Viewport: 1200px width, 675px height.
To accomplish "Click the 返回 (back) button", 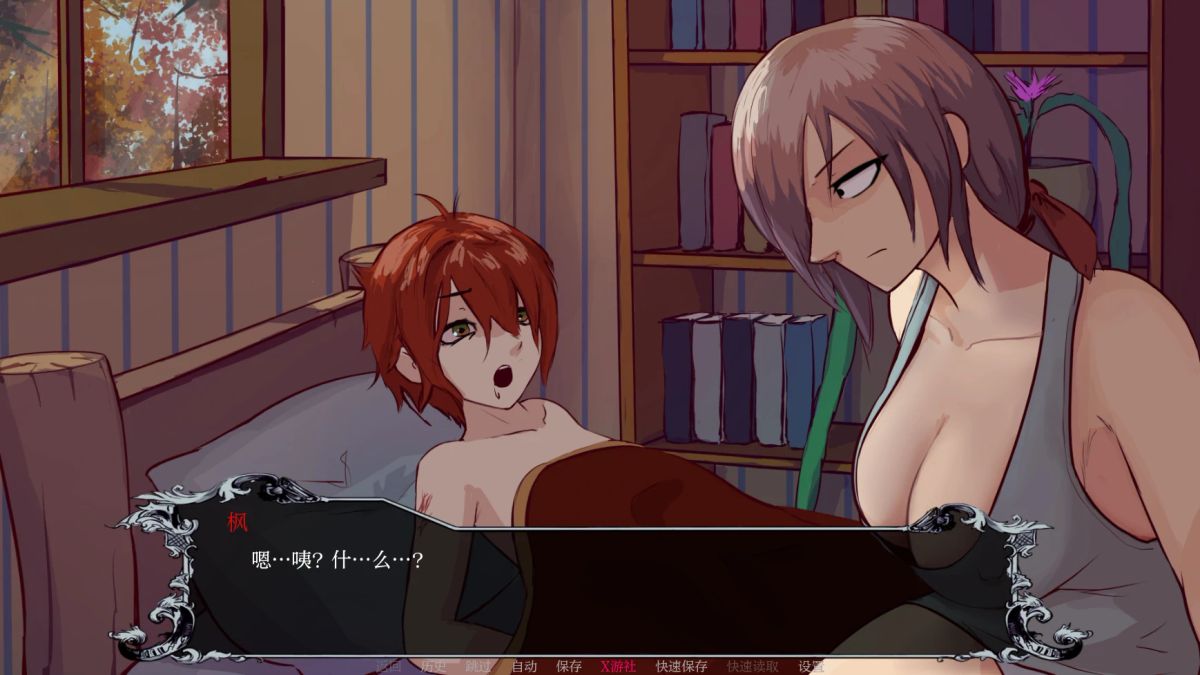I will (388, 666).
